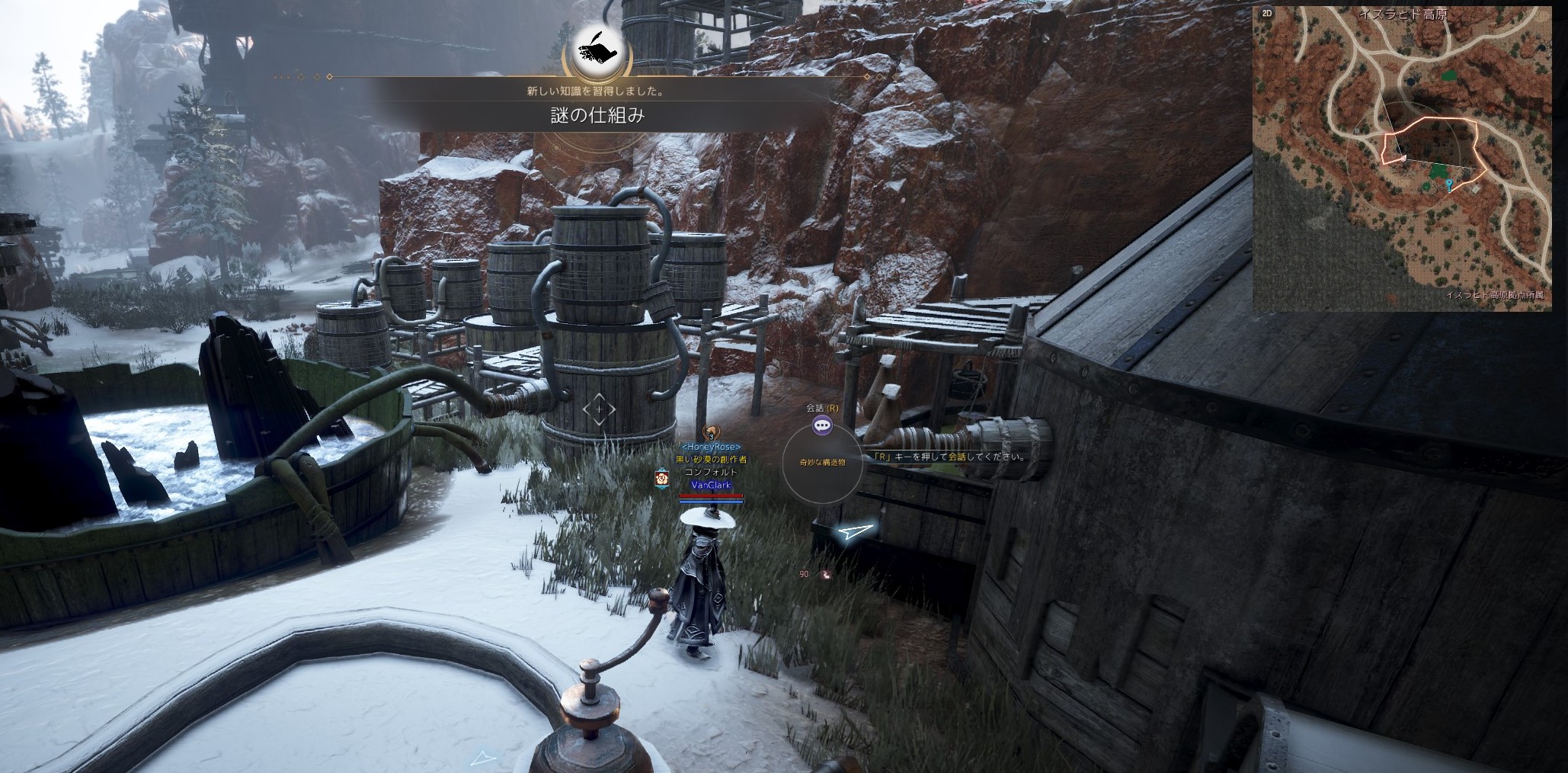Open the Israhid Highlands minimap
This screenshot has height=773, width=1568.
coord(1402,159)
